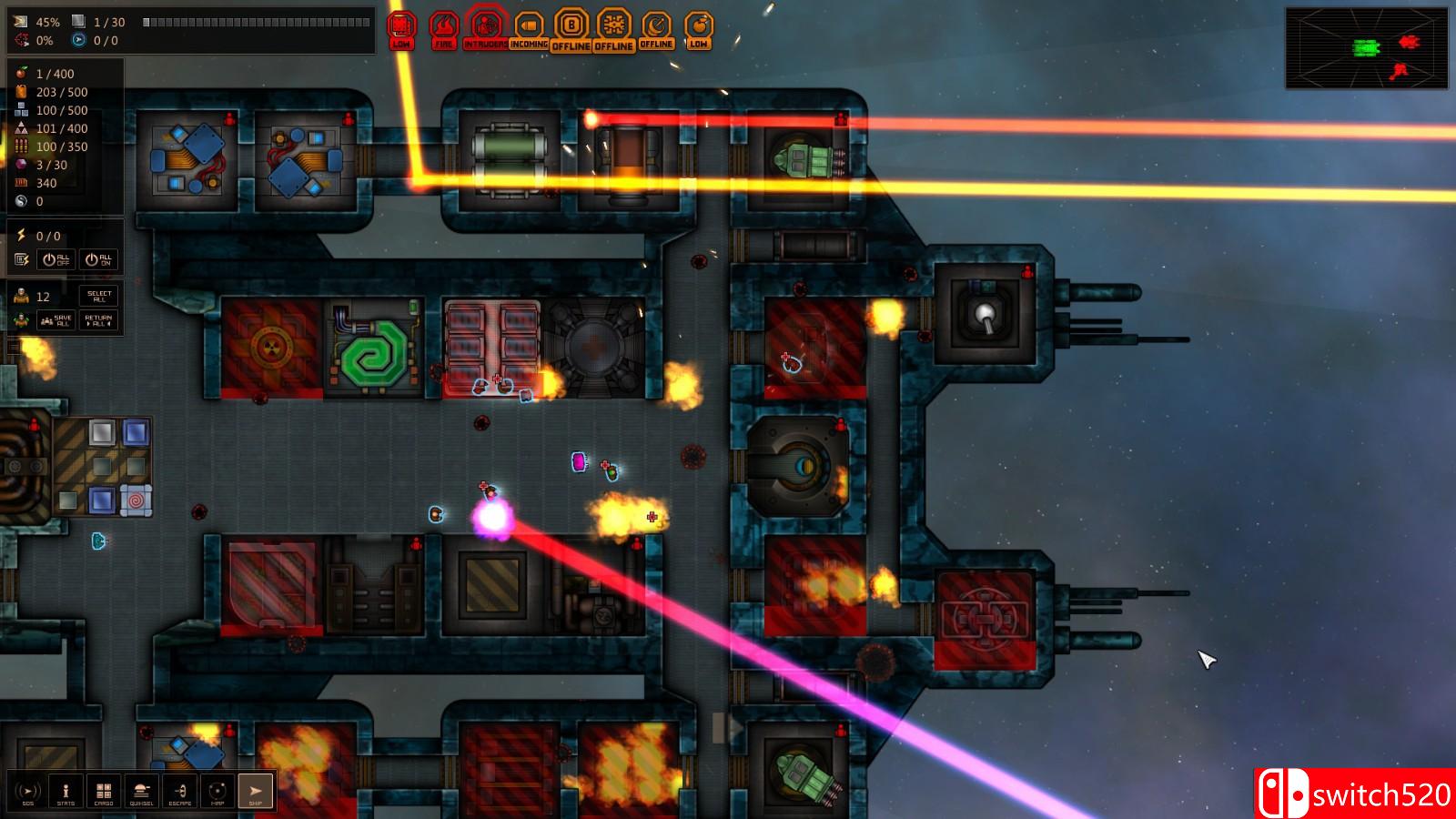This screenshot has height=819, width=1456.
Task: Open the radar minimap
Action: (x=1366, y=48)
